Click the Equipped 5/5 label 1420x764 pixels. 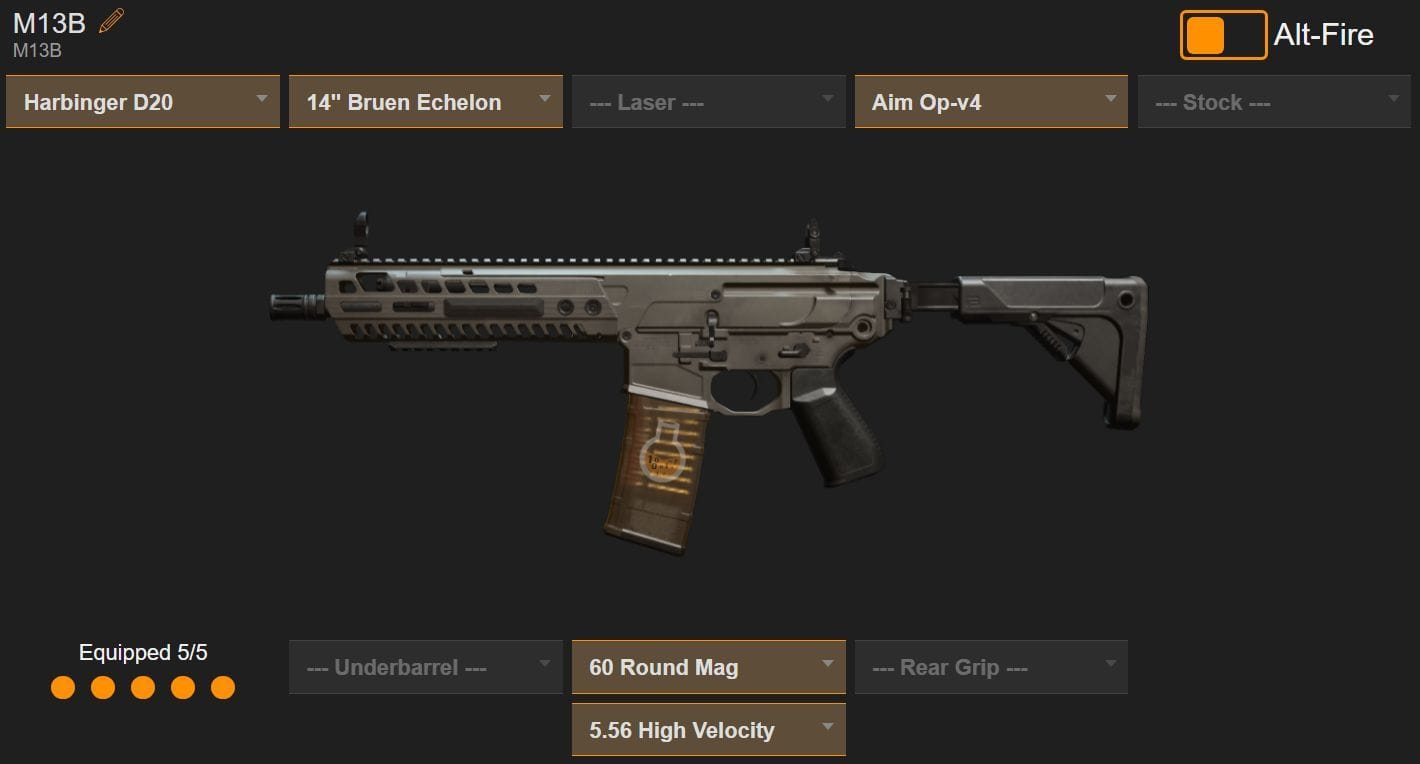pyautogui.click(x=142, y=652)
